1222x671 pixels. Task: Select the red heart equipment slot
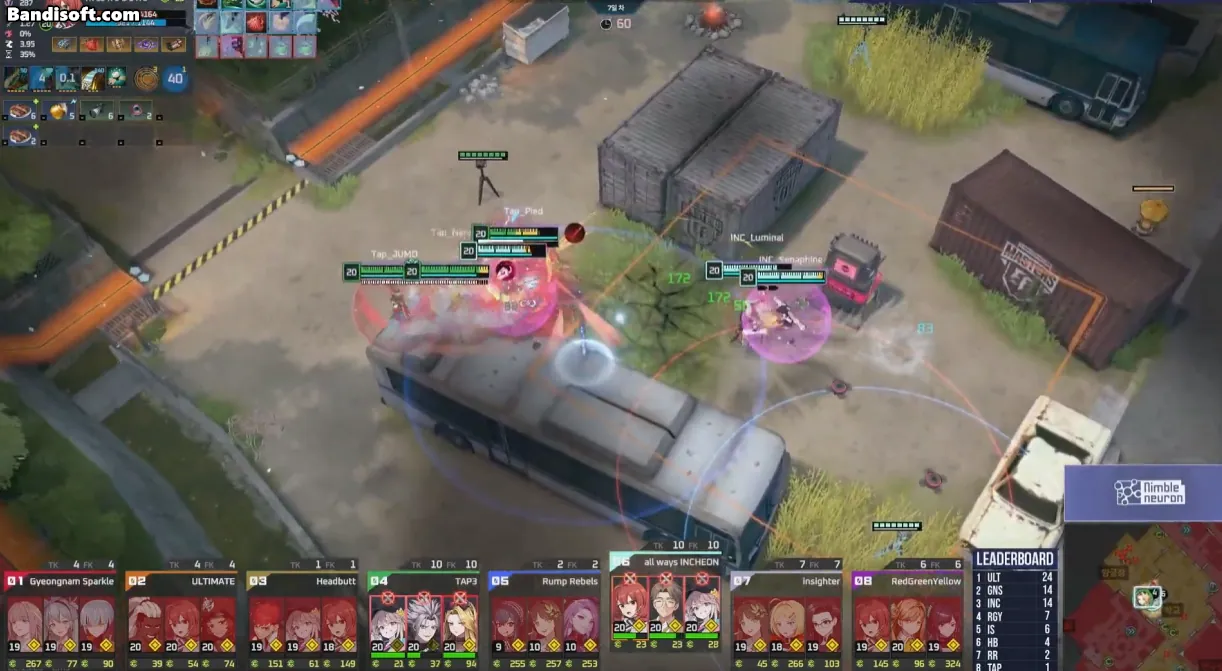(92, 44)
